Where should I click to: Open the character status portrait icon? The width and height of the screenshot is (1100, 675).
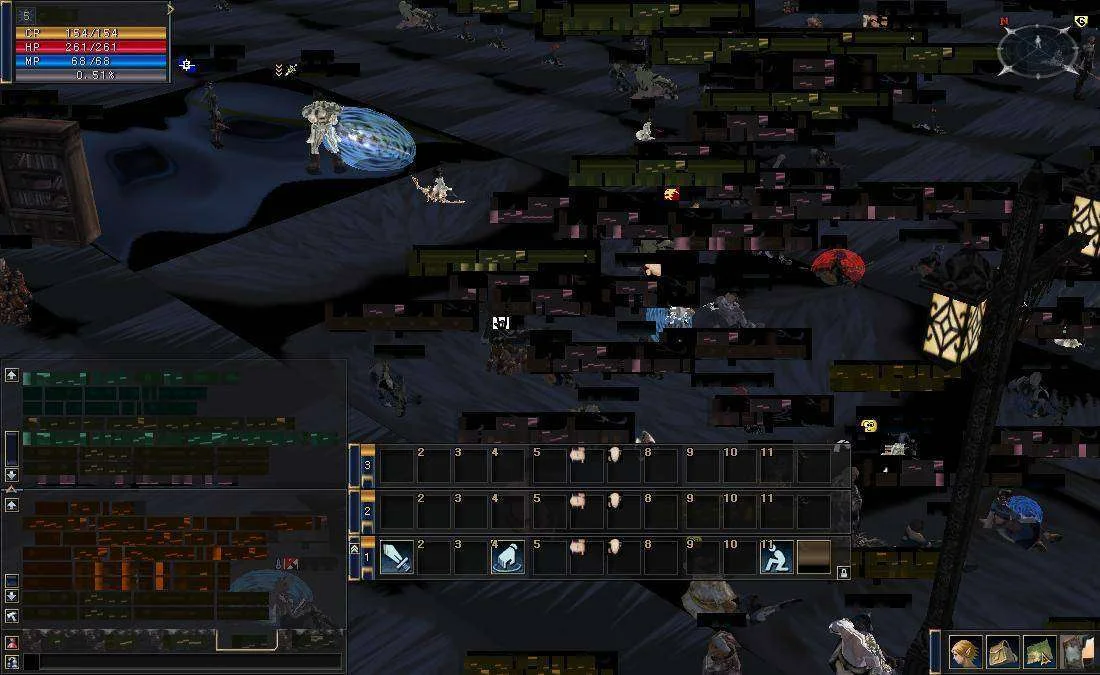click(x=965, y=653)
